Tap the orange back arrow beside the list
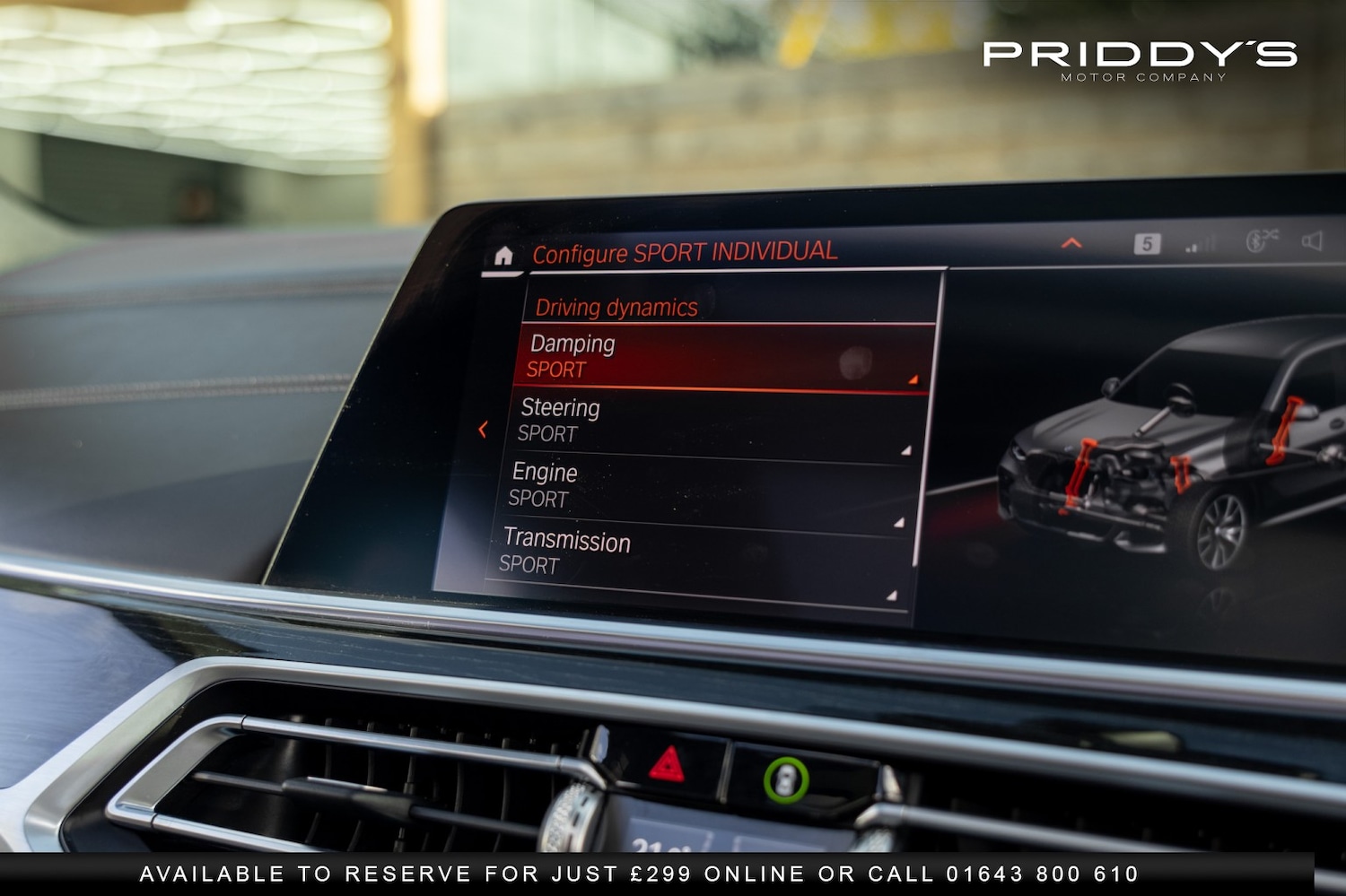This screenshot has width=1346, height=896. [485, 431]
